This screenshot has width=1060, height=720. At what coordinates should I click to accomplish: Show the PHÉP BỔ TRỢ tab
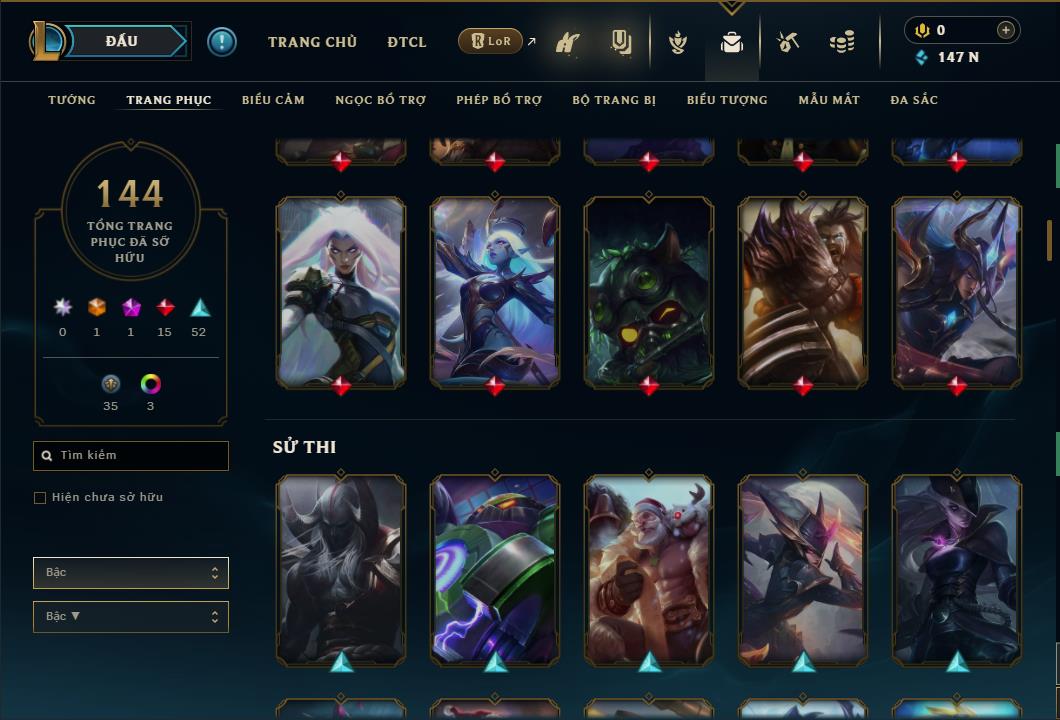[x=499, y=100]
